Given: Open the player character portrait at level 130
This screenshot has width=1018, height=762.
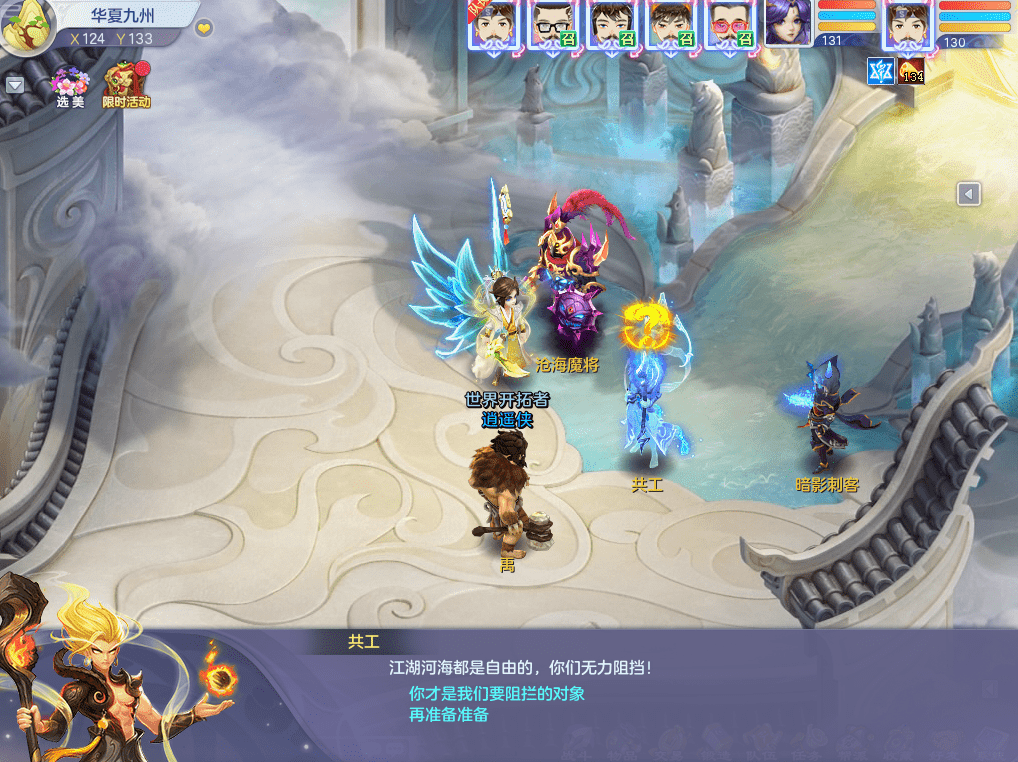Looking at the screenshot, I should click(x=908, y=24).
